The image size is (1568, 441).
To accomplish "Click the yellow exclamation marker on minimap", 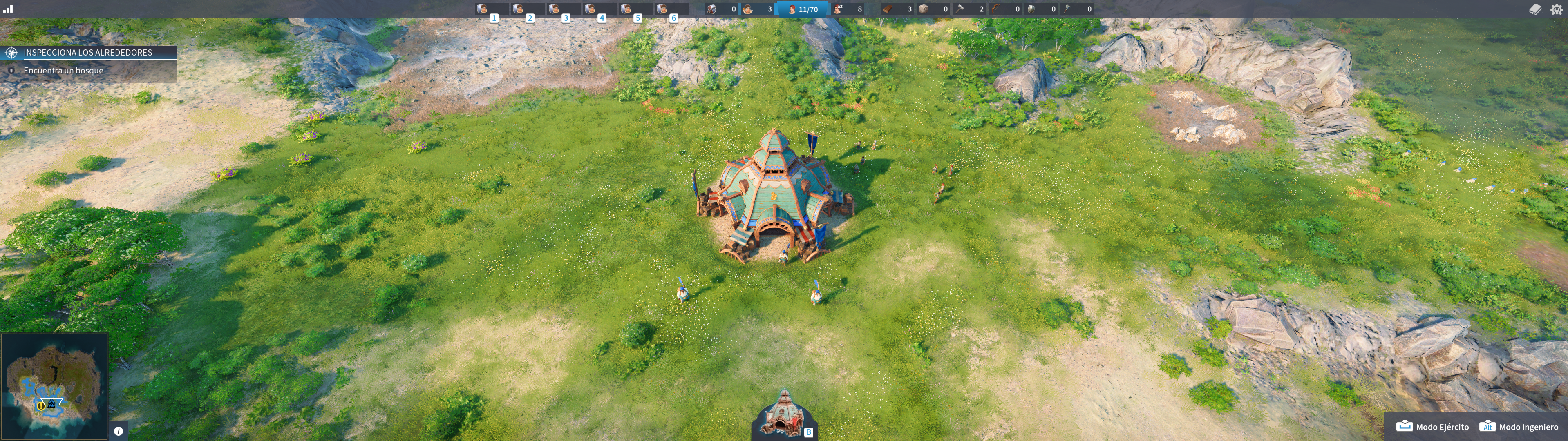I will (x=41, y=406).
